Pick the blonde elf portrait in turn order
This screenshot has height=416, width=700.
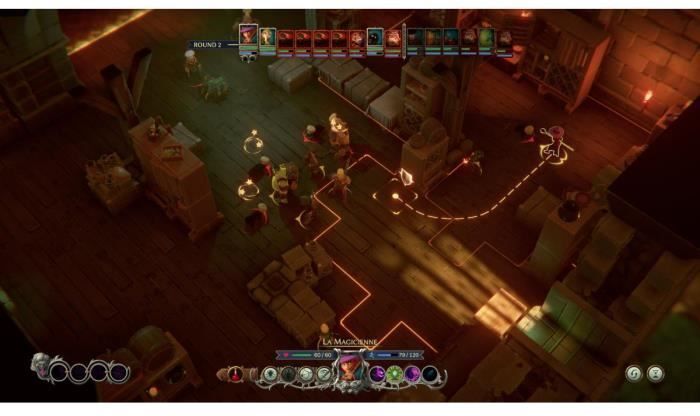(x=267, y=39)
